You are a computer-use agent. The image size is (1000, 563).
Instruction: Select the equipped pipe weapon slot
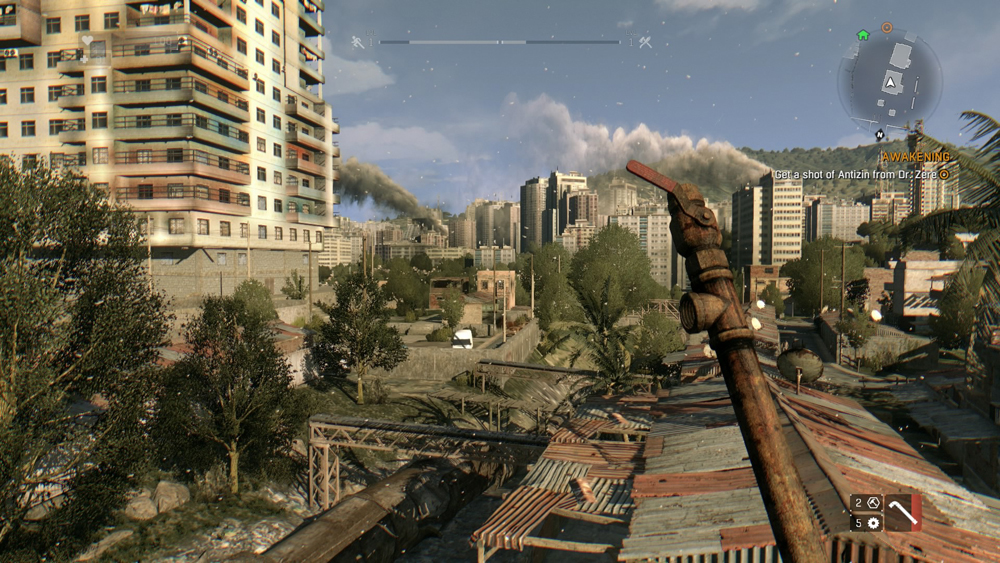tap(903, 512)
